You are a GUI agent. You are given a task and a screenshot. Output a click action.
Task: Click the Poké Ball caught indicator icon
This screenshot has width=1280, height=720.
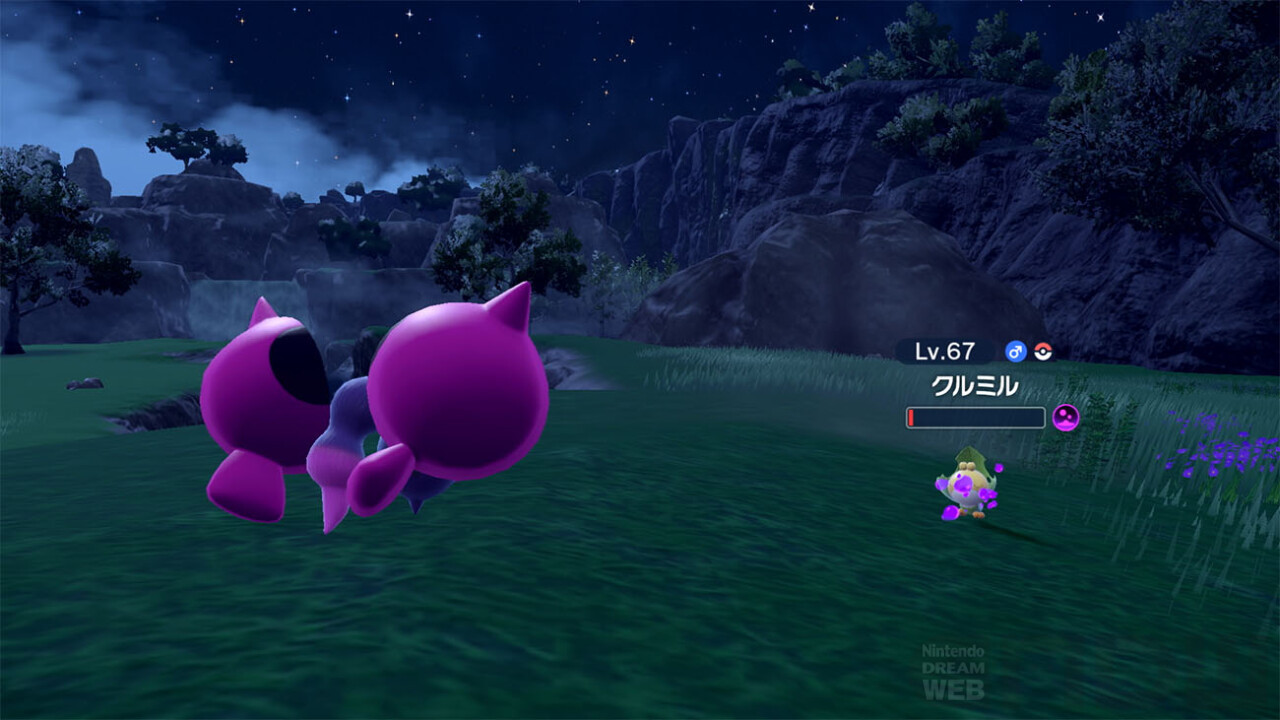tap(1043, 351)
